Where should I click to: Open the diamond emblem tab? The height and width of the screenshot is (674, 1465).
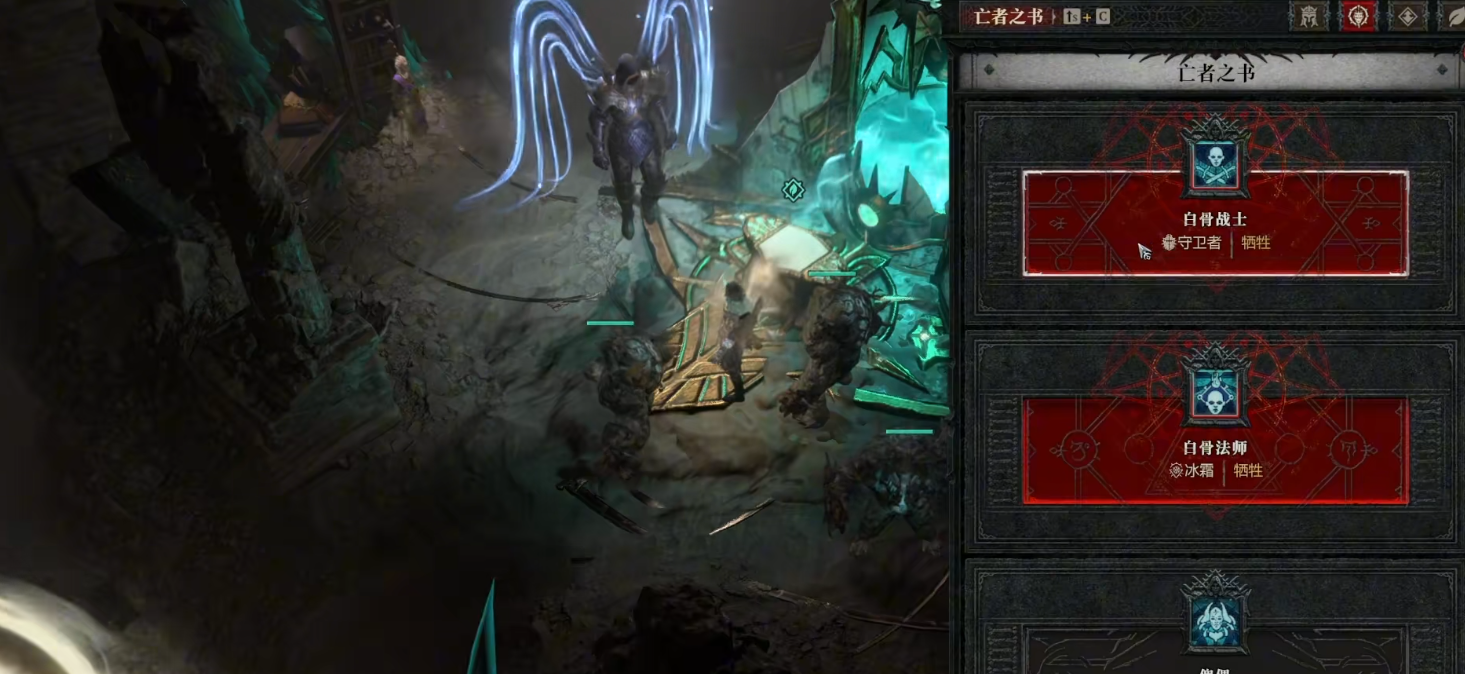click(1407, 16)
